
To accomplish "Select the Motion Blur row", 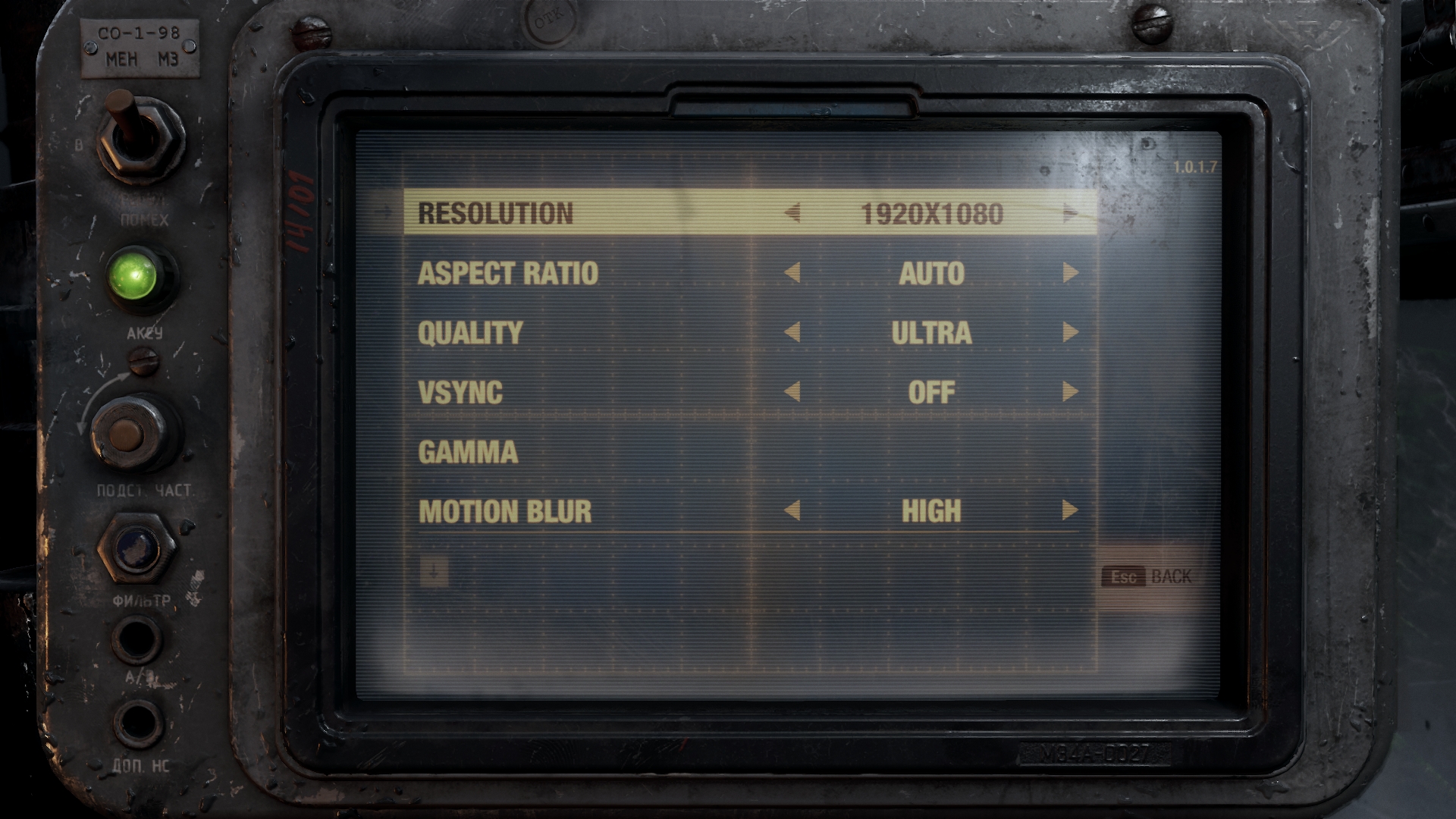I will tap(505, 511).
